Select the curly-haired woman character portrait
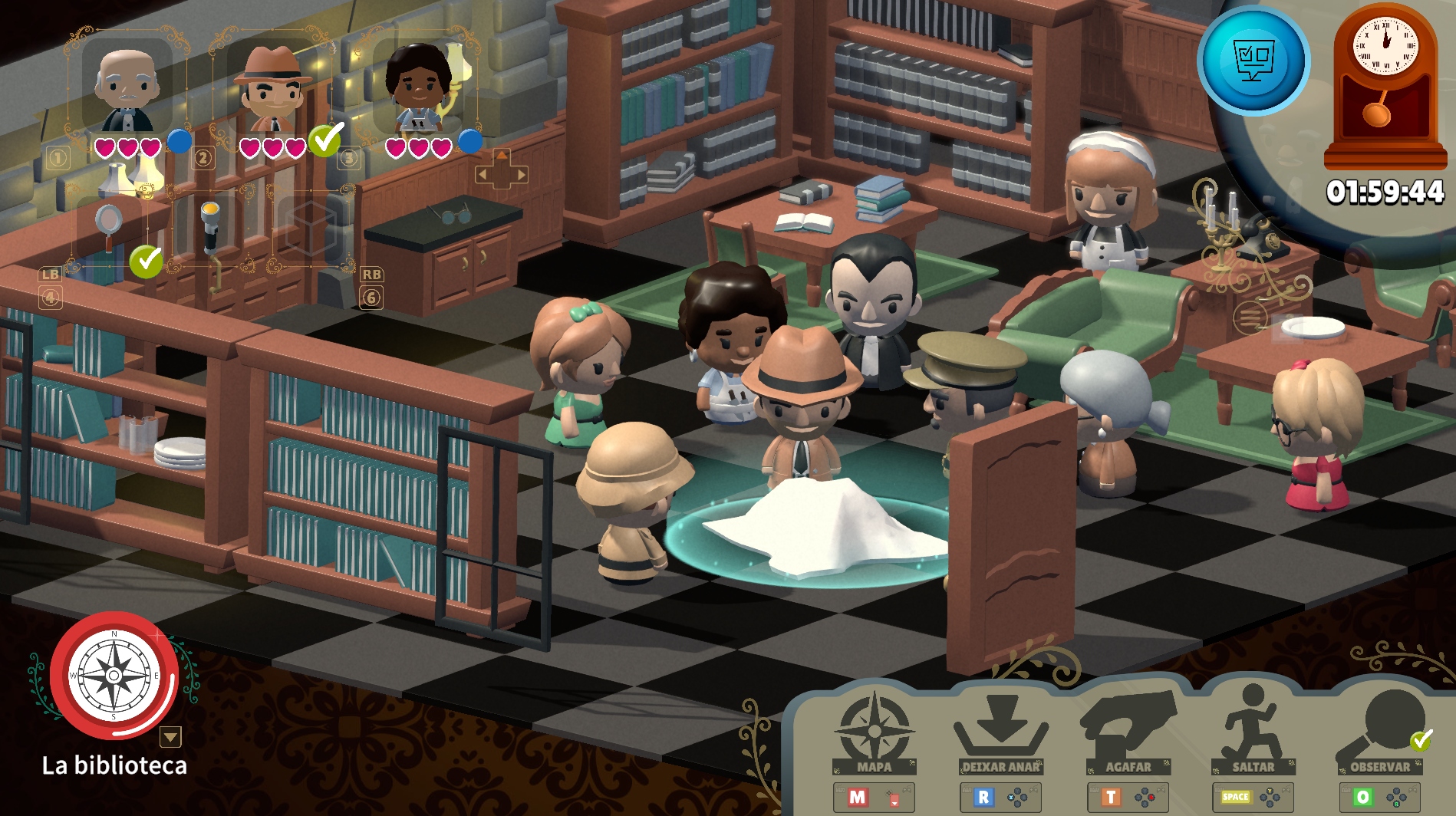Viewport: 1456px width, 816px height. pyautogui.click(x=419, y=88)
